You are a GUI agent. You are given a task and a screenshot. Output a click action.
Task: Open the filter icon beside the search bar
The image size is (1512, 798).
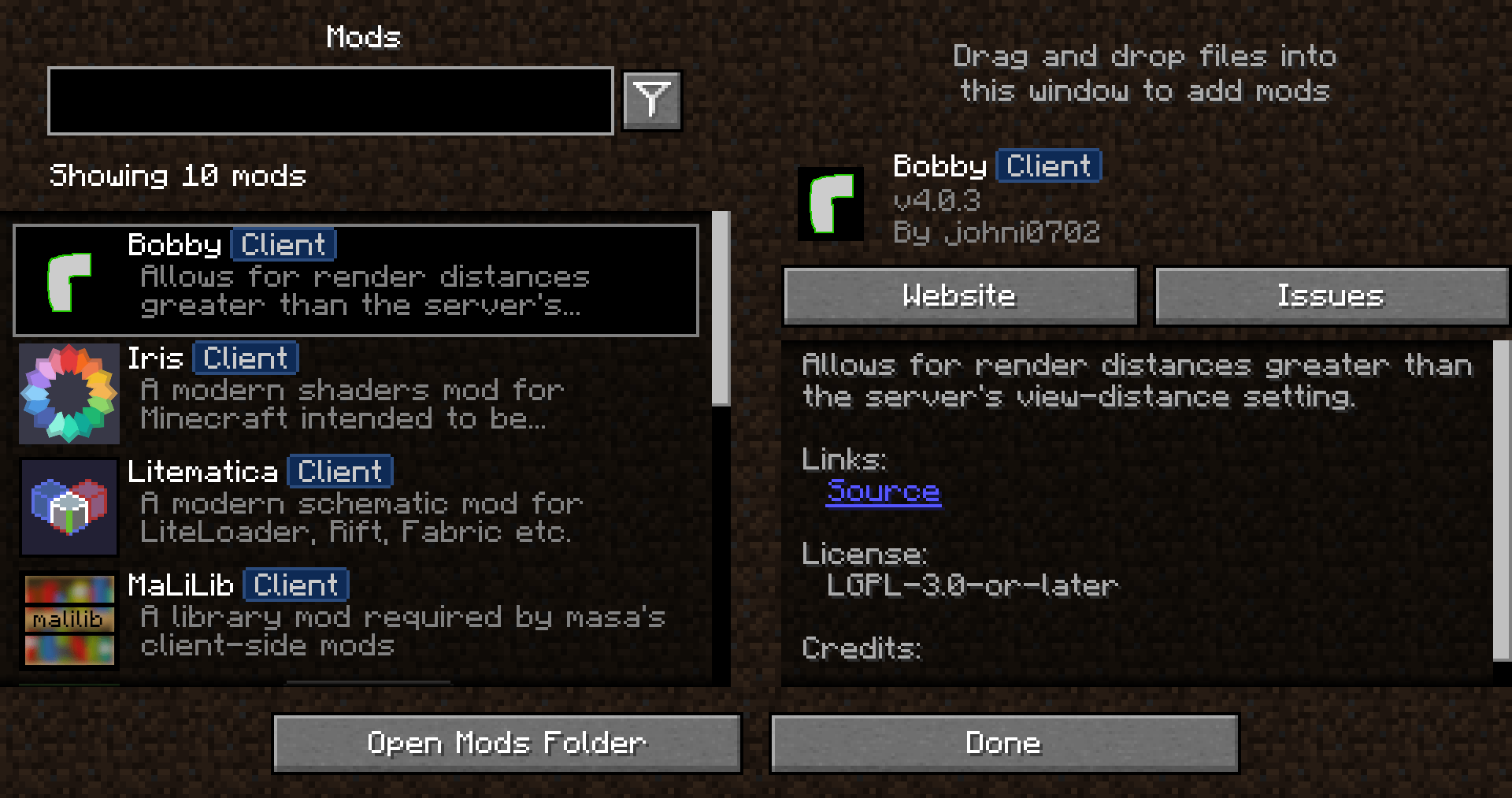(650, 99)
